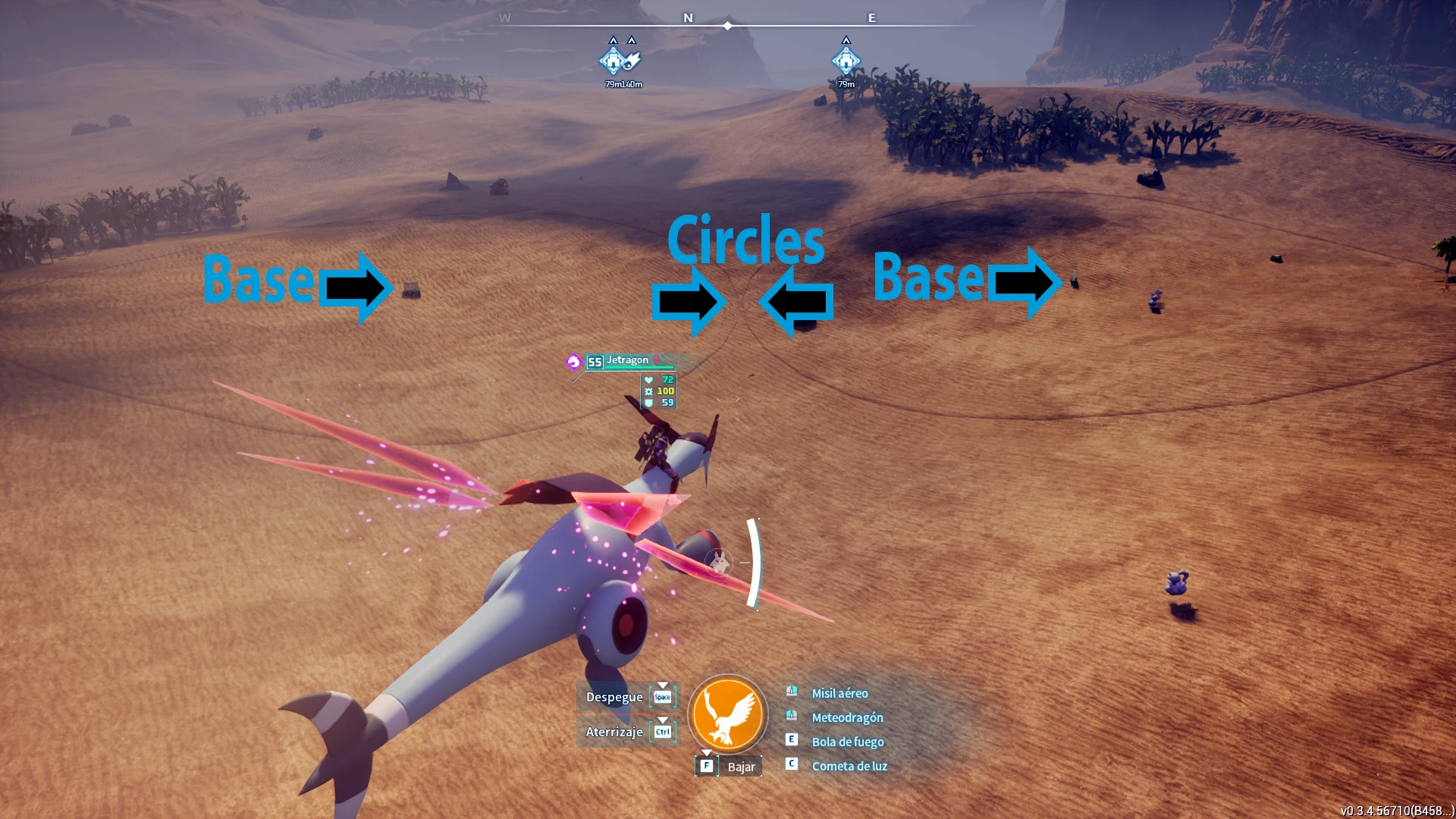Choose the Meteodragón skill
Screen dimensions: 1456x819
point(847,717)
